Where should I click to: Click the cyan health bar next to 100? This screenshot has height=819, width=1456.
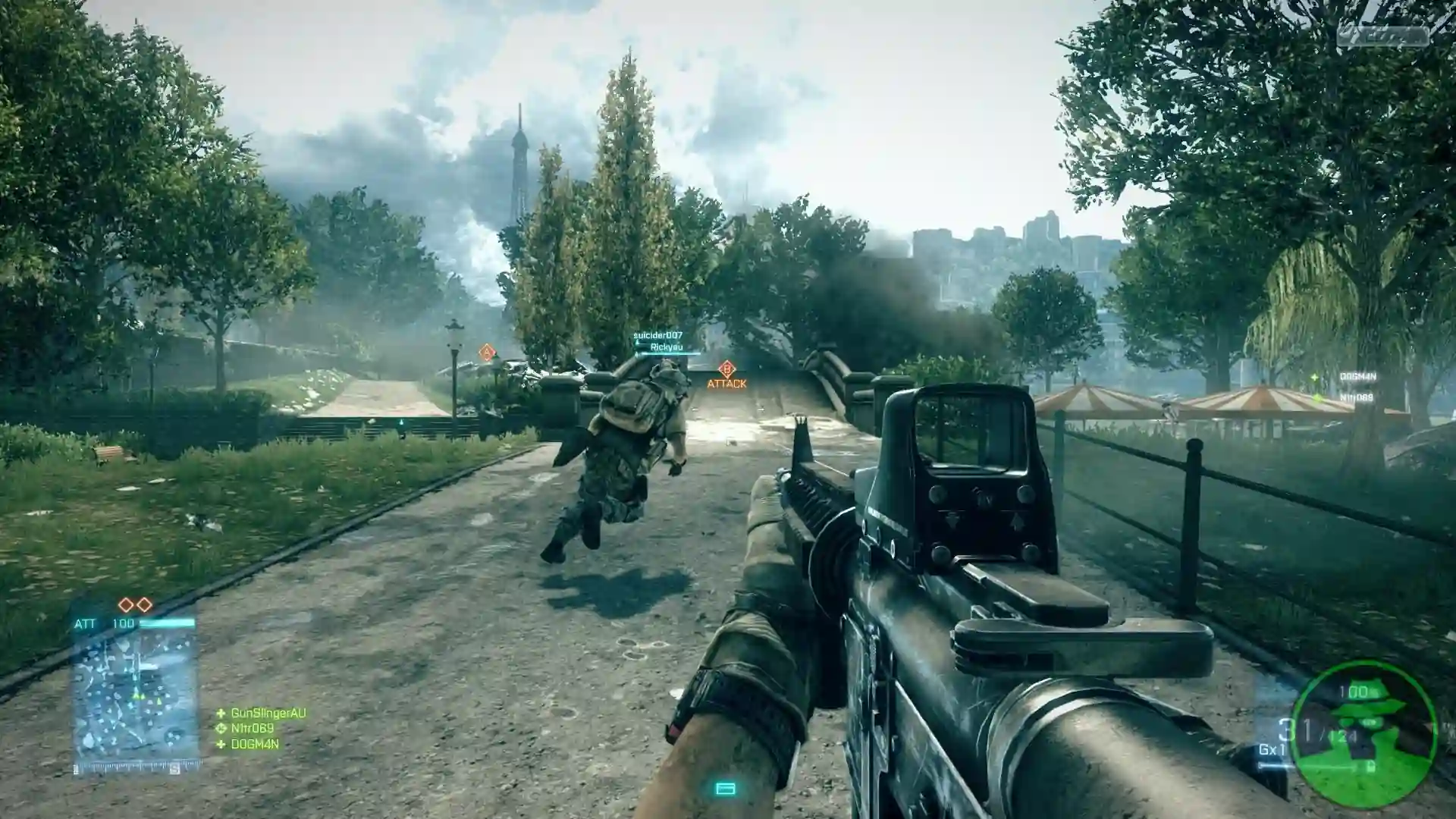pyautogui.click(x=167, y=623)
